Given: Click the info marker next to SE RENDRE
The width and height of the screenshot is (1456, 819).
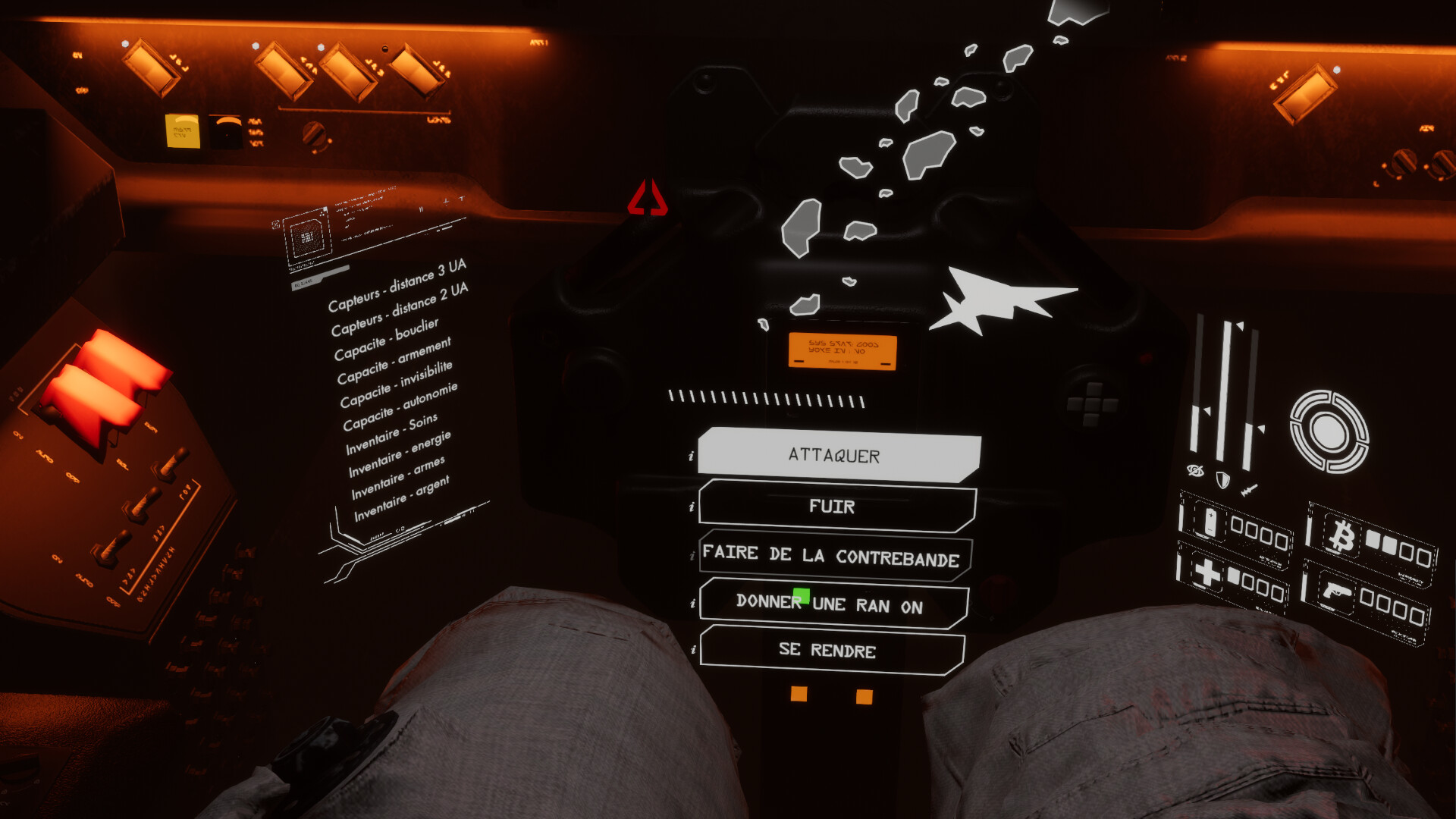Looking at the screenshot, I should click(692, 651).
